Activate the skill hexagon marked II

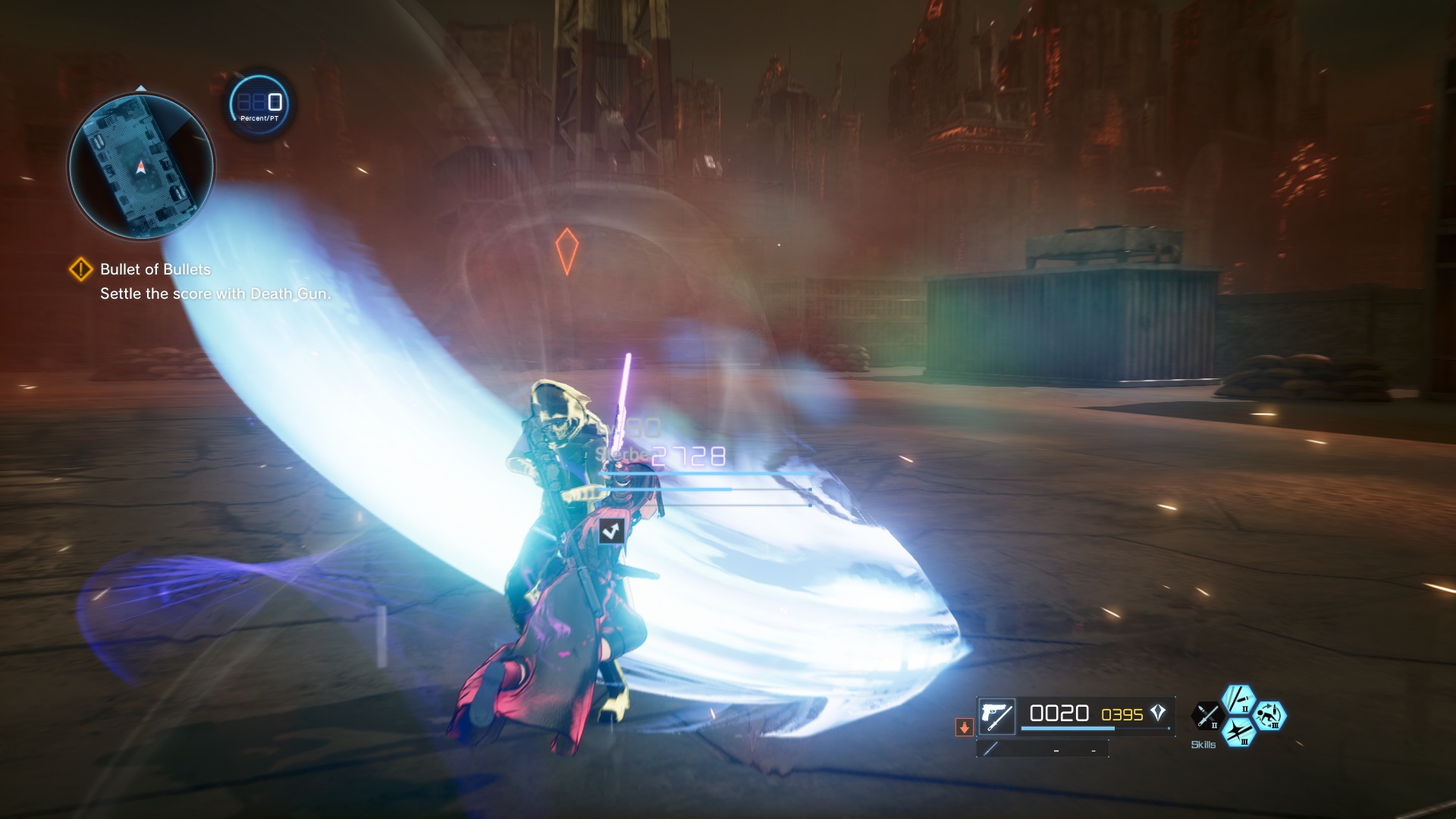point(1238,699)
